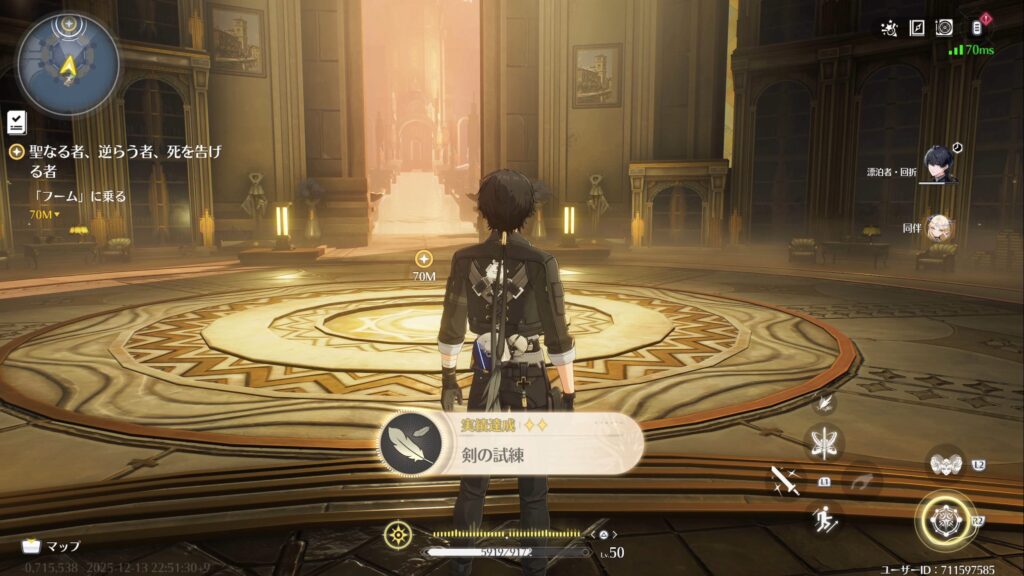Select the 同伴 companion portrait
The image size is (1024, 576).
940,229
